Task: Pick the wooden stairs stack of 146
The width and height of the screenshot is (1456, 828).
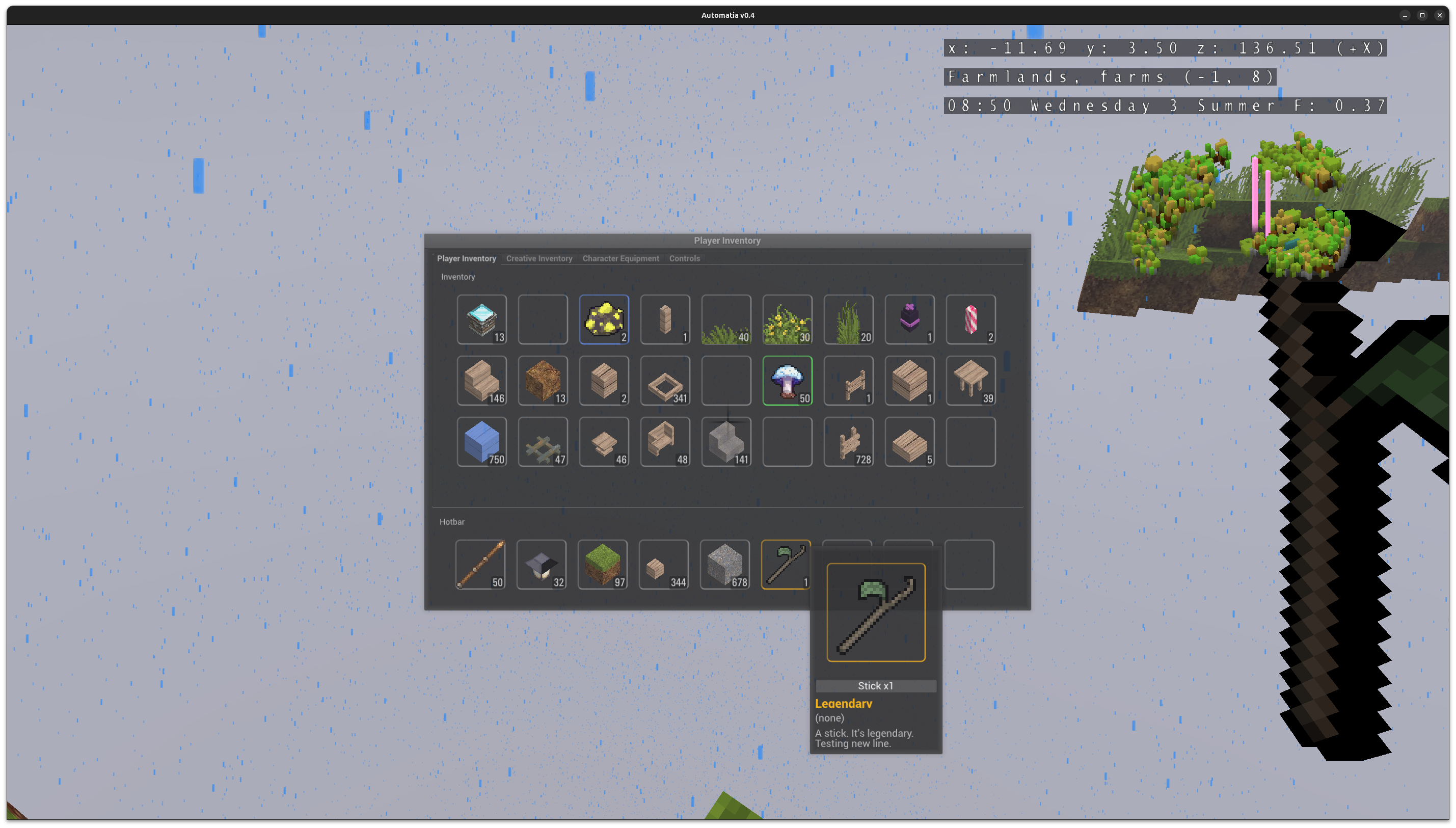Action: pos(481,381)
